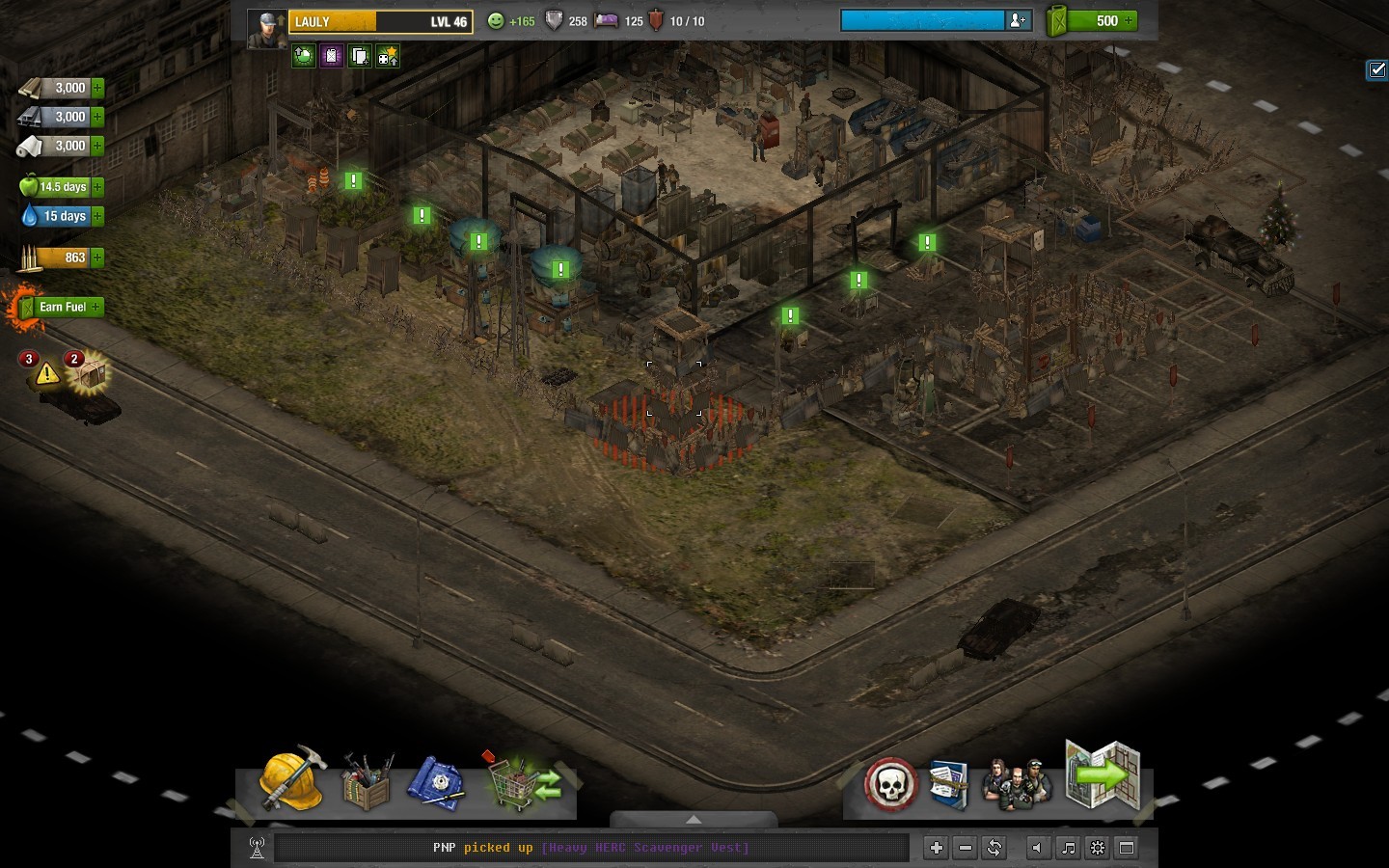The height and width of the screenshot is (868, 1389).
Task: Open the crate of tools inventory
Action: click(x=367, y=782)
